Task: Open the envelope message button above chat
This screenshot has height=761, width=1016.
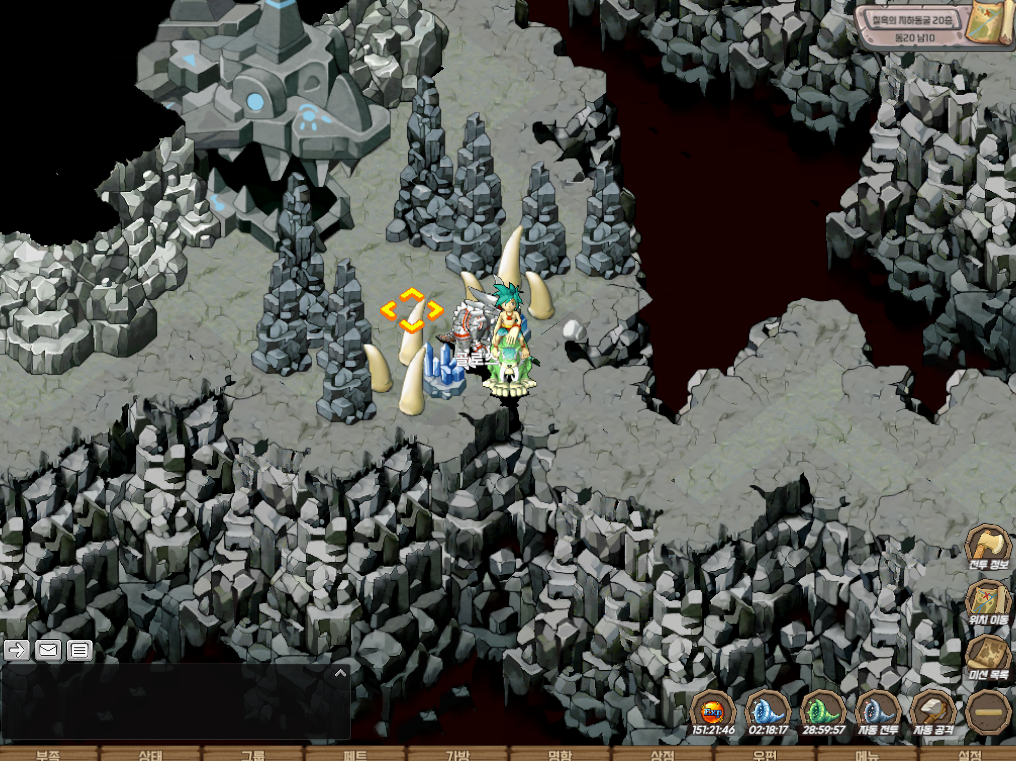Action: click(48, 650)
